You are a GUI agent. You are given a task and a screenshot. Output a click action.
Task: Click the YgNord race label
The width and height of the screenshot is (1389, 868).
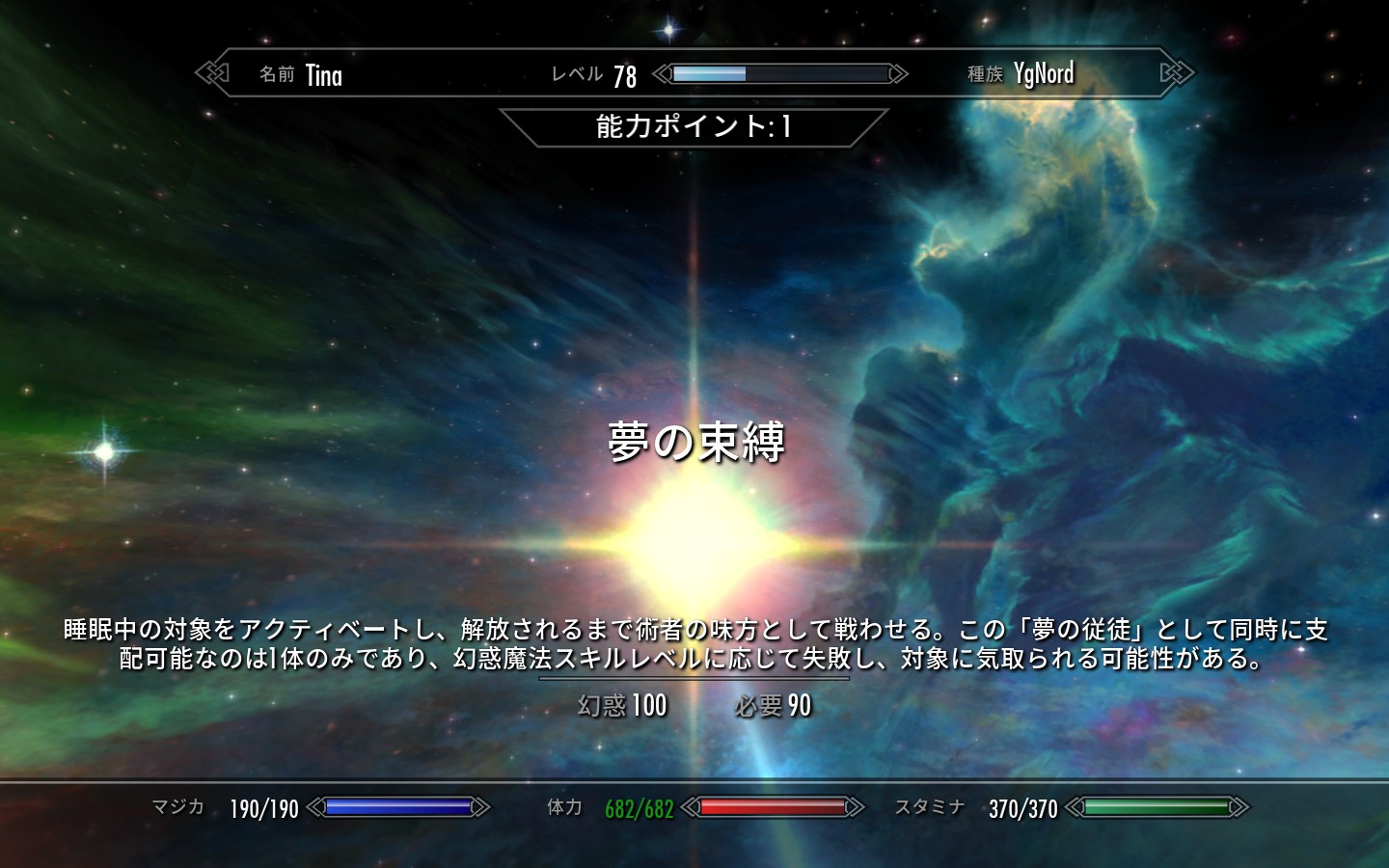1045,72
